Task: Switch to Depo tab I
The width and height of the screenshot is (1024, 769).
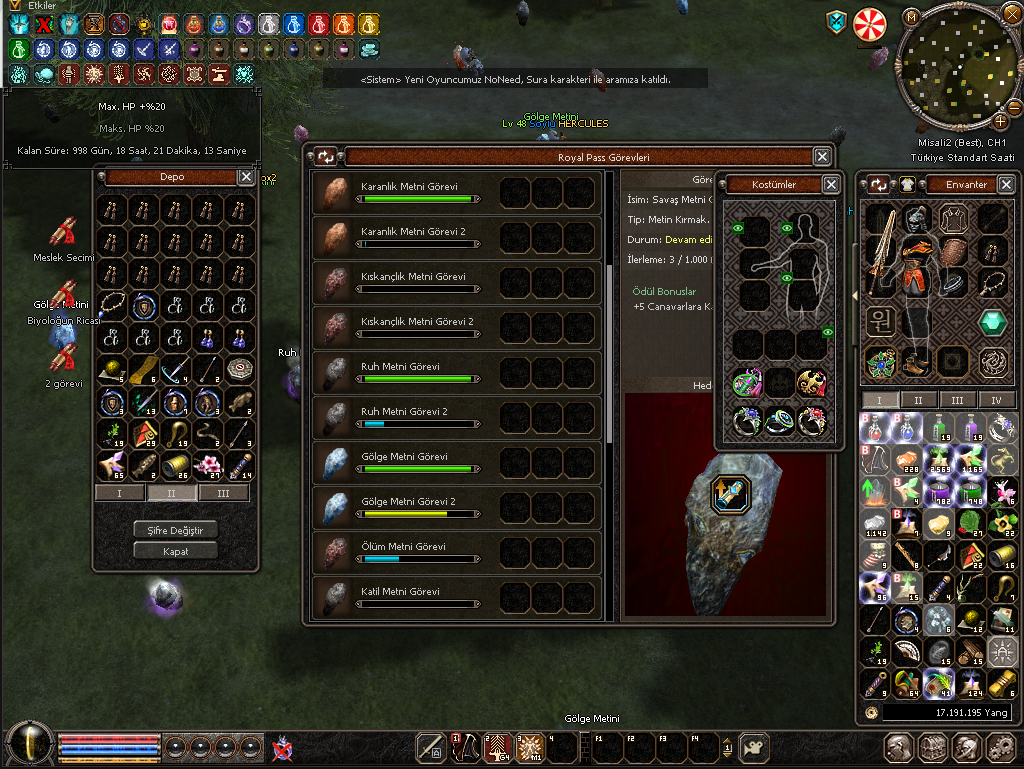Action: (x=120, y=493)
